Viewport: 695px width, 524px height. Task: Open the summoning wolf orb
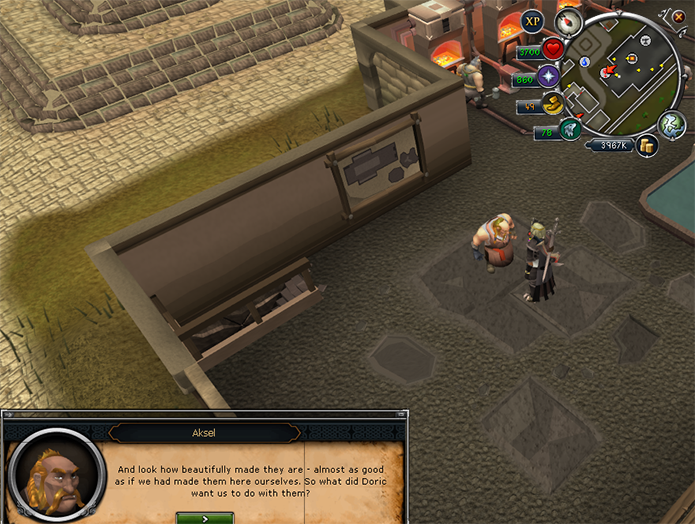tap(569, 130)
